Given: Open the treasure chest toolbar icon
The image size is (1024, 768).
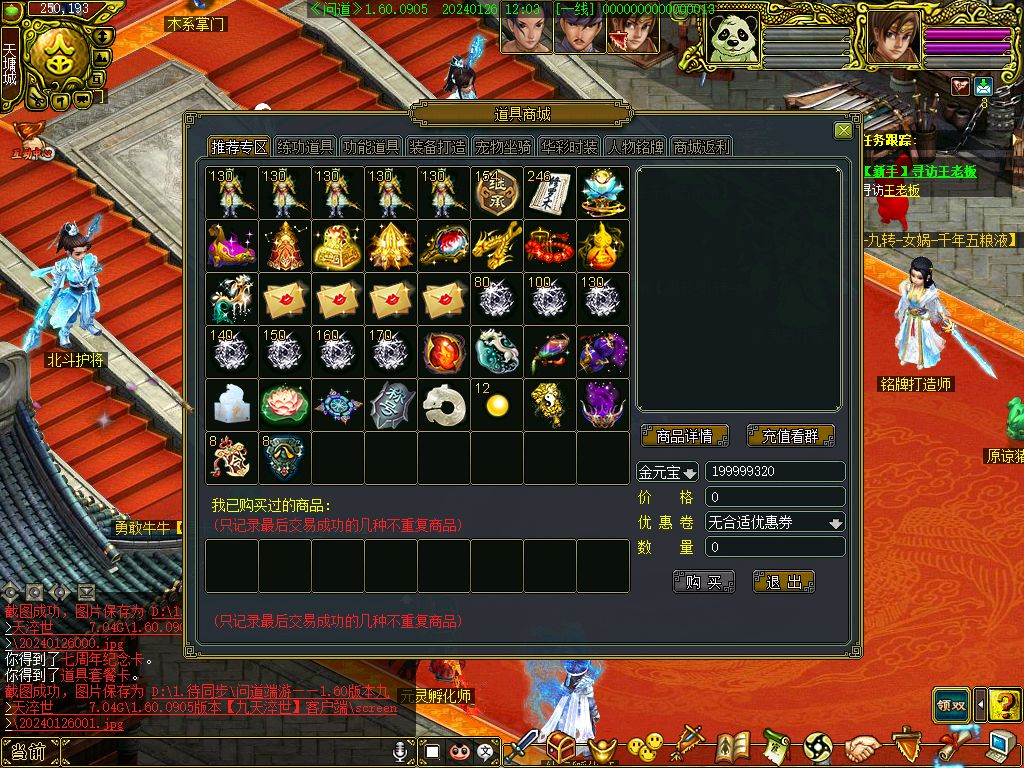Looking at the screenshot, I should coord(560,746).
